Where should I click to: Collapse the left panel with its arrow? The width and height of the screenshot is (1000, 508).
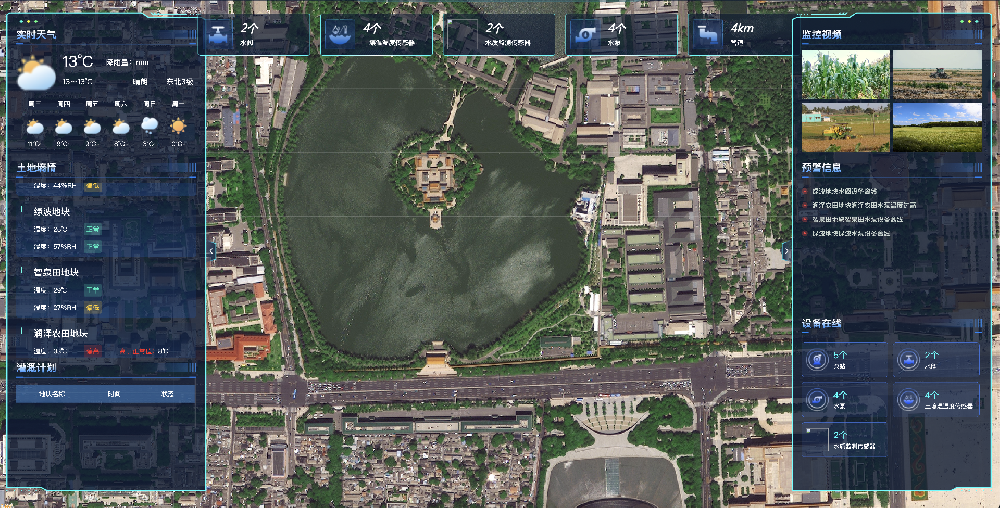(x=211, y=250)
